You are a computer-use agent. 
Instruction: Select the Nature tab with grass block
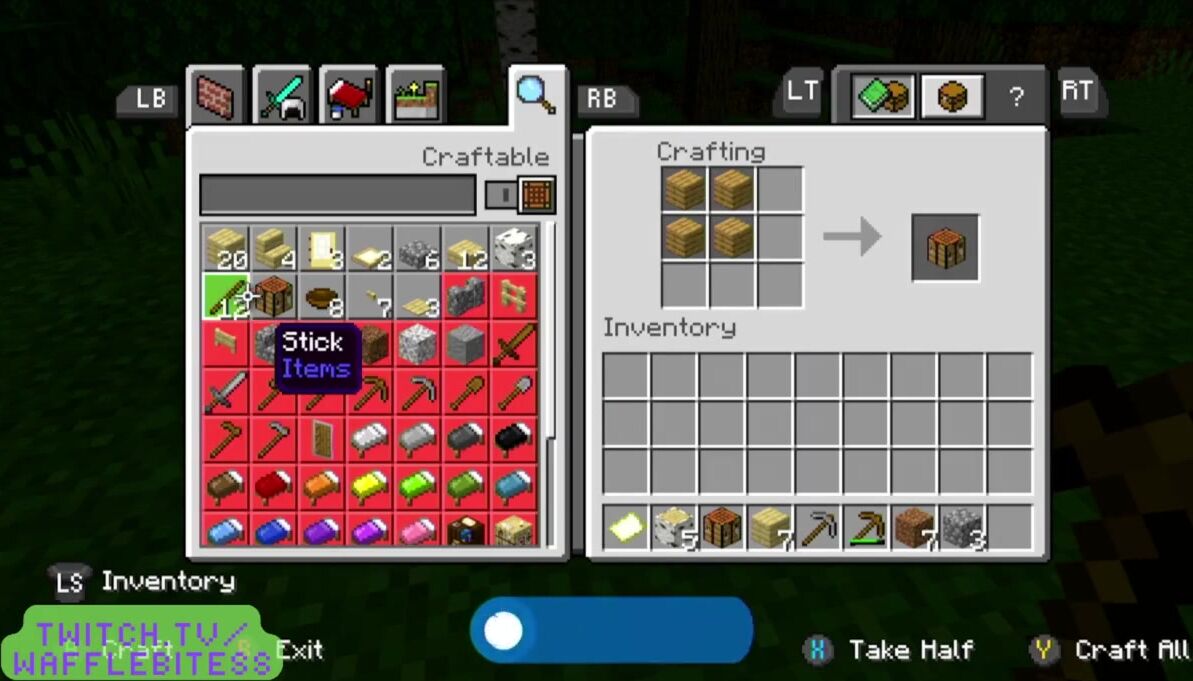click(x=414, y=98)
